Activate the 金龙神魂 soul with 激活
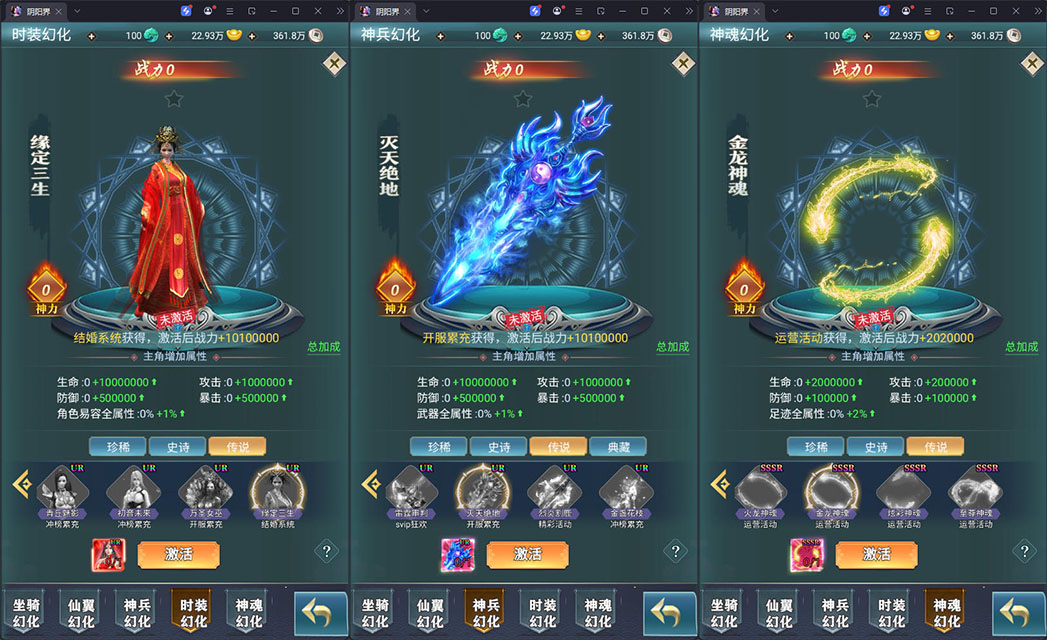This screenshot has width=1047, height=640. (876, 554)
